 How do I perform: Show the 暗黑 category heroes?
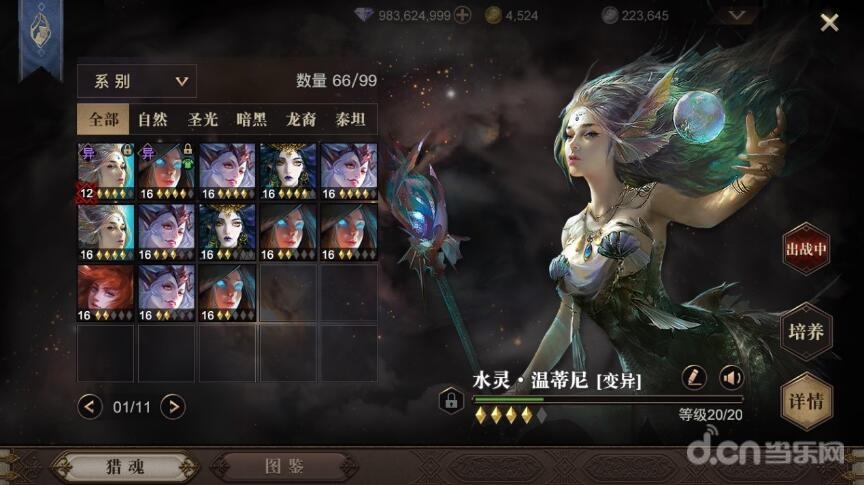click(252, 120)
